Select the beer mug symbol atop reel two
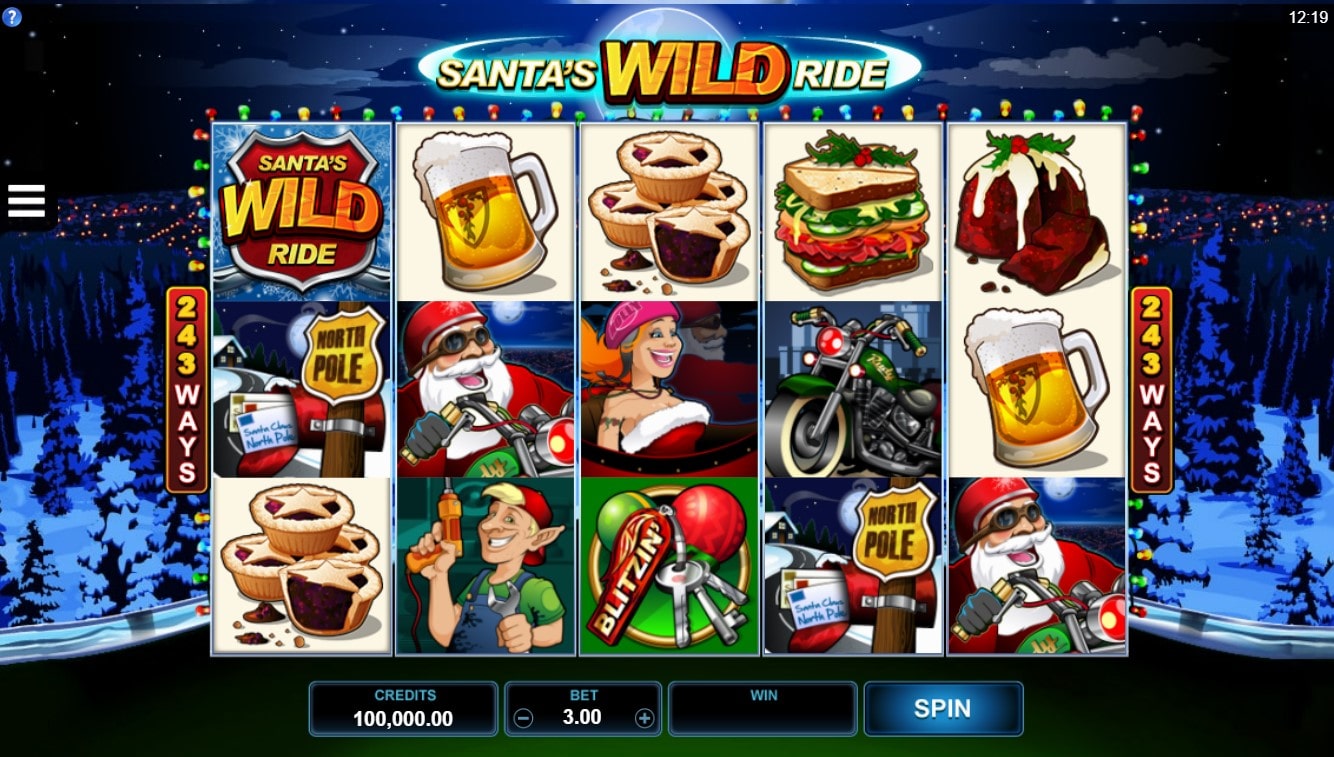This screenshot has width=1334, height=757. click(x=483, y=207)
